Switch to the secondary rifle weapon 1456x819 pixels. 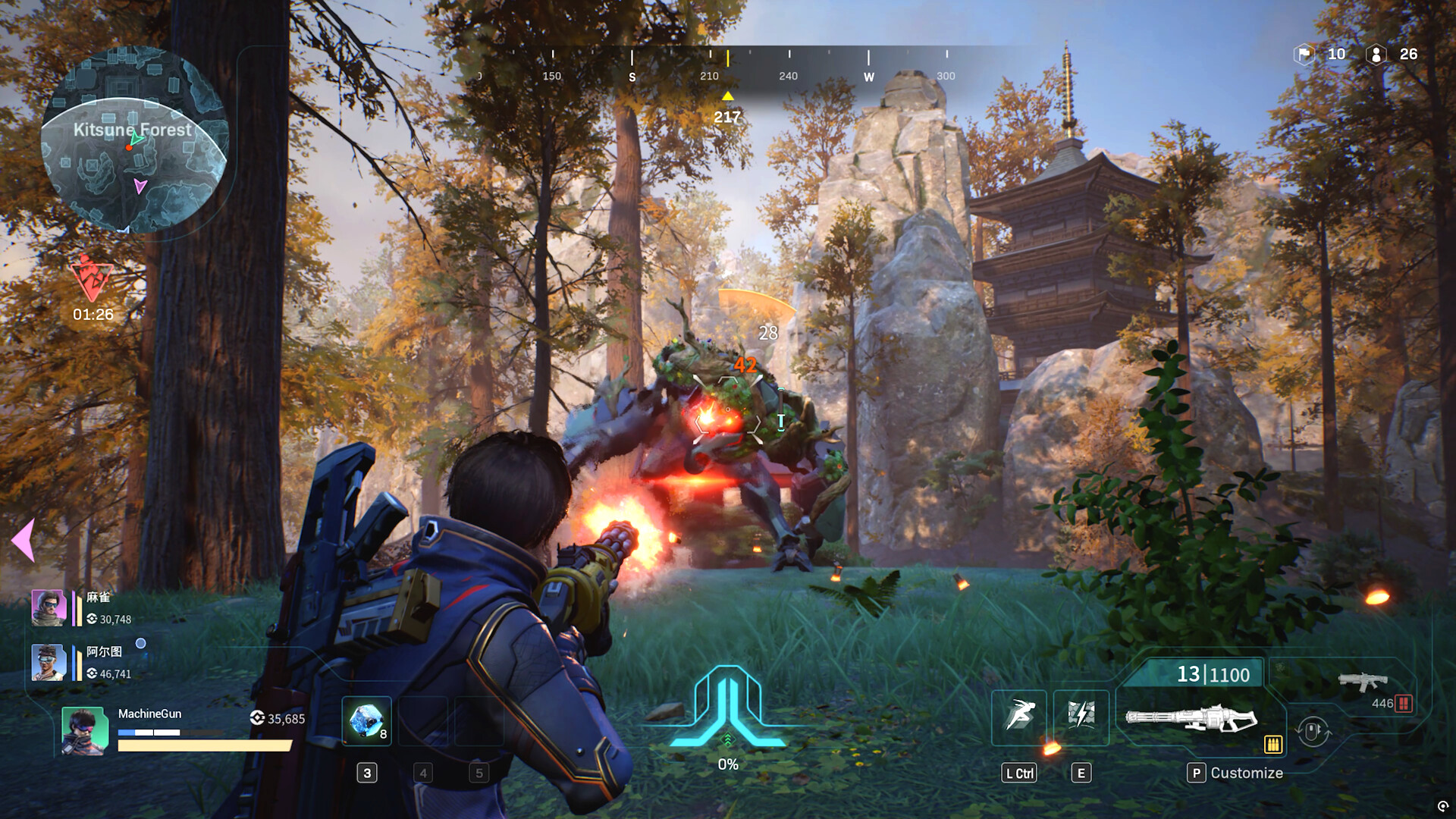(1363, 681)
